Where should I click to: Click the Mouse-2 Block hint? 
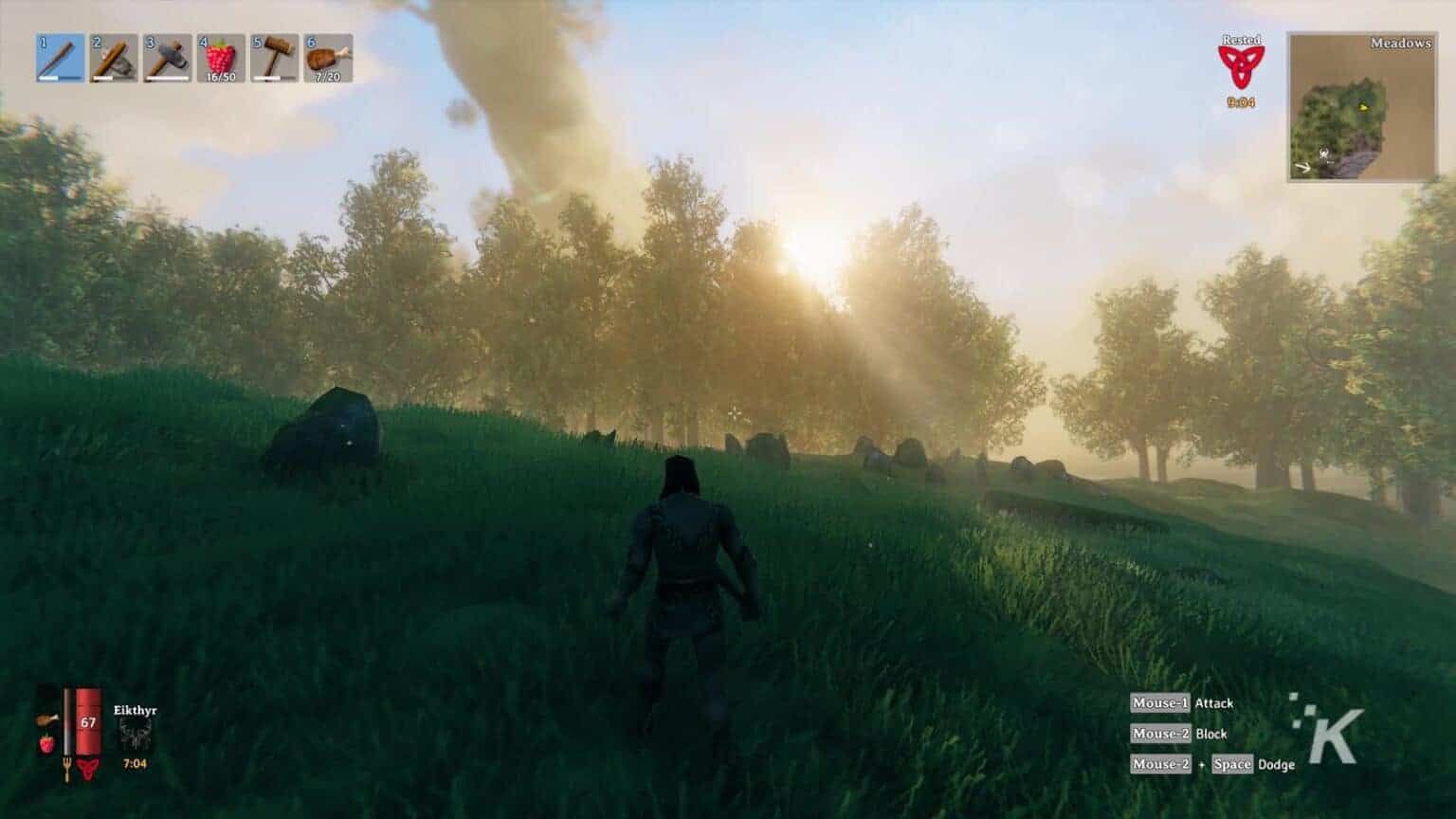click(1179, 734)
